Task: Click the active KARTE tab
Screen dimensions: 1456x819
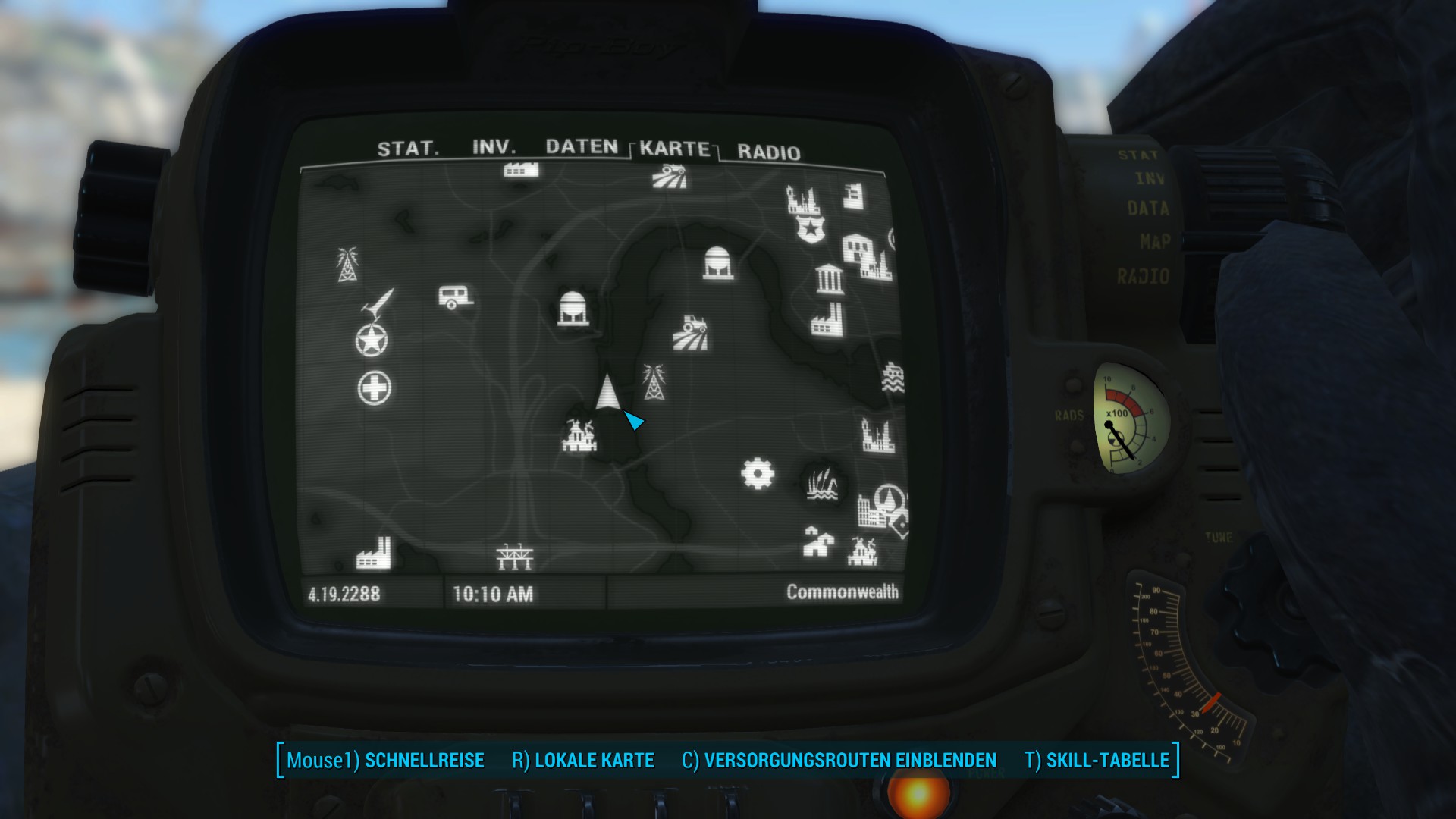Action: click(x=674, y=149)
